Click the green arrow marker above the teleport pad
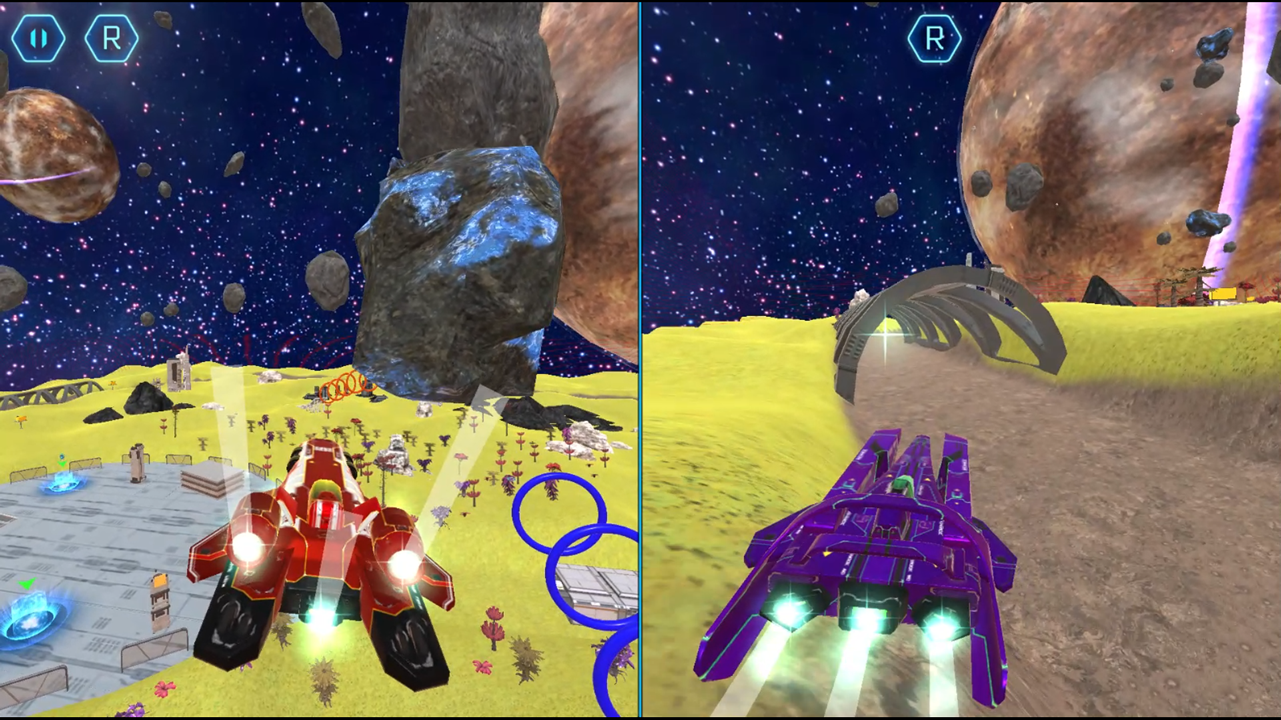The image size is (1281, 720). [x=27, y=583]
